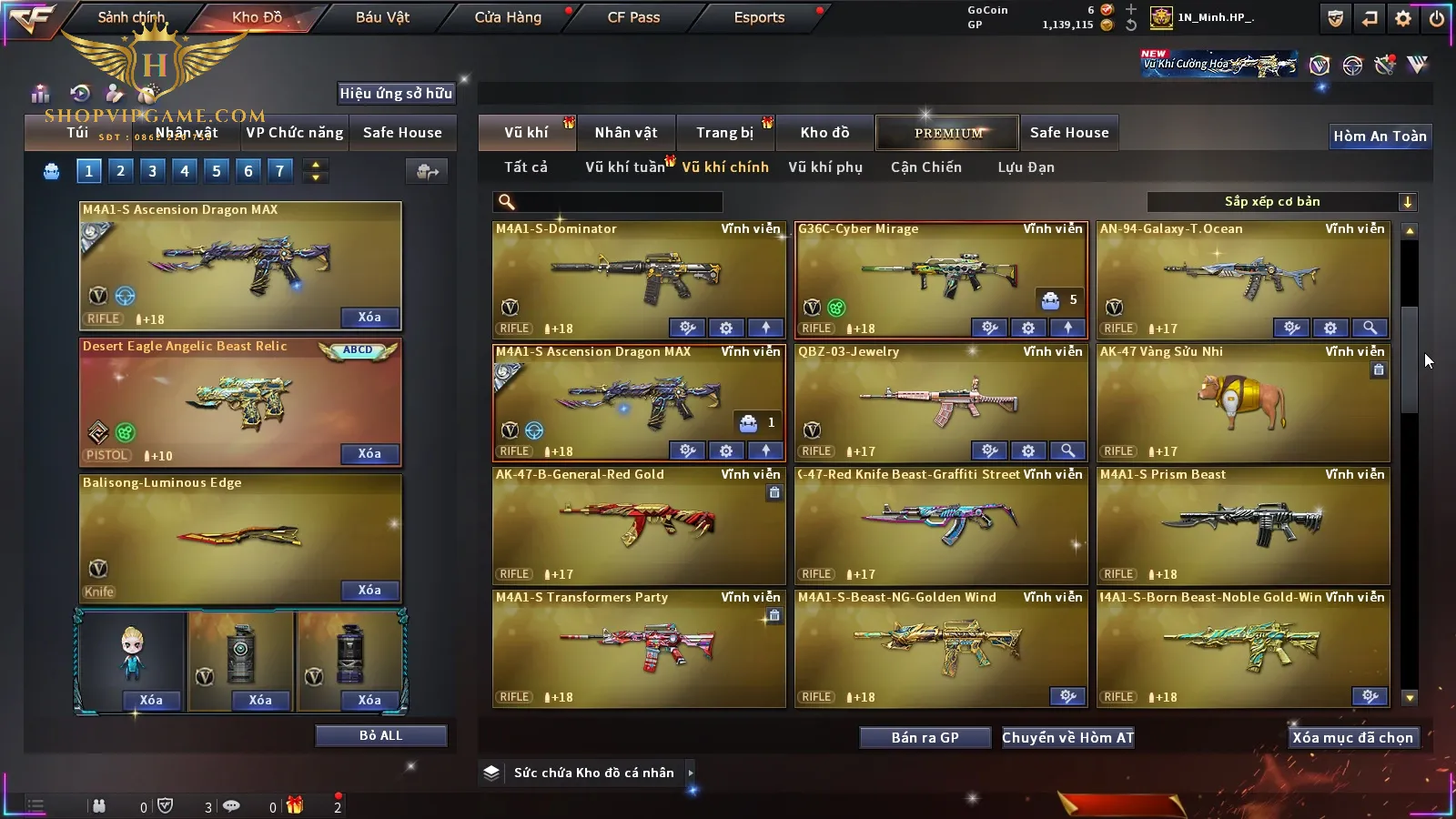Move item with Chuyển về Hòm AT

[1067, 738]
